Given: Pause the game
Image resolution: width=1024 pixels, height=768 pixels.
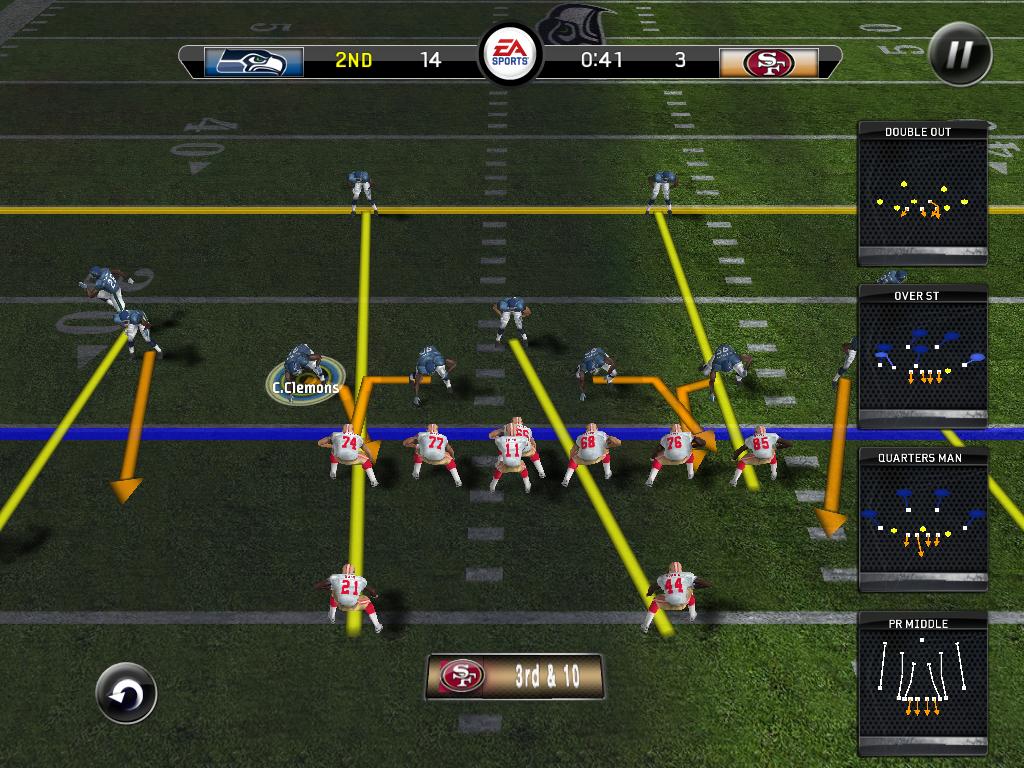Looking at the screenshot, I should 959,54.
